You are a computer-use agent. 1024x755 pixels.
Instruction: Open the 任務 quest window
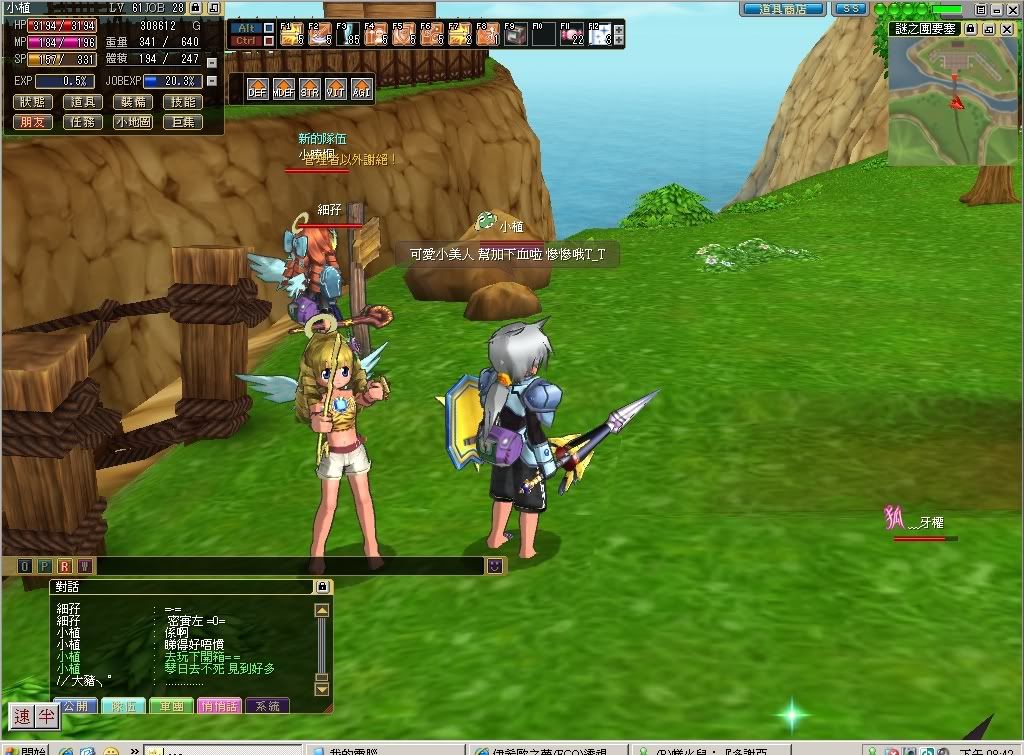tap(83, 122)
